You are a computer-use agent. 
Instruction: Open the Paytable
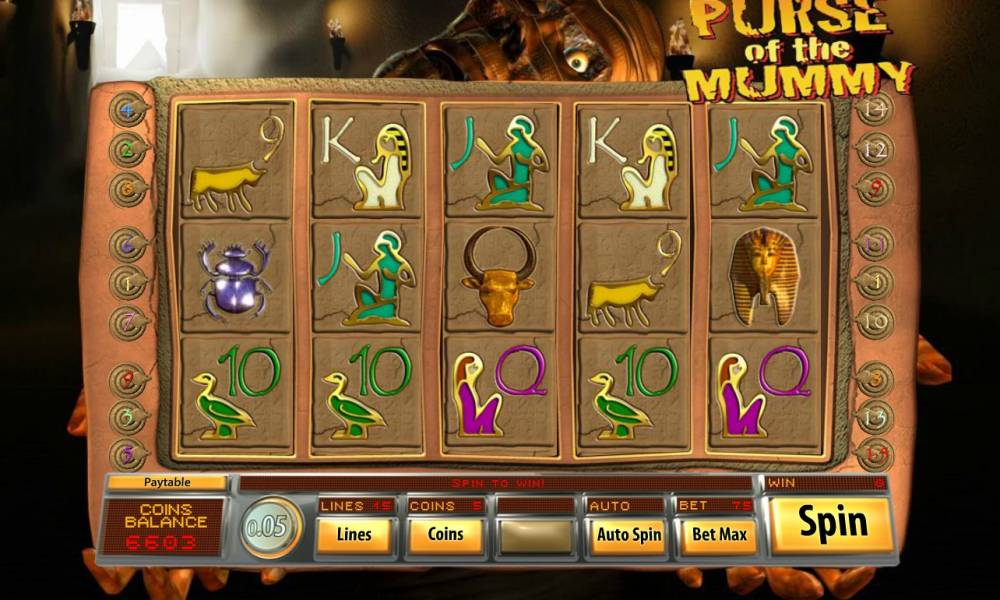pos(168,482)
